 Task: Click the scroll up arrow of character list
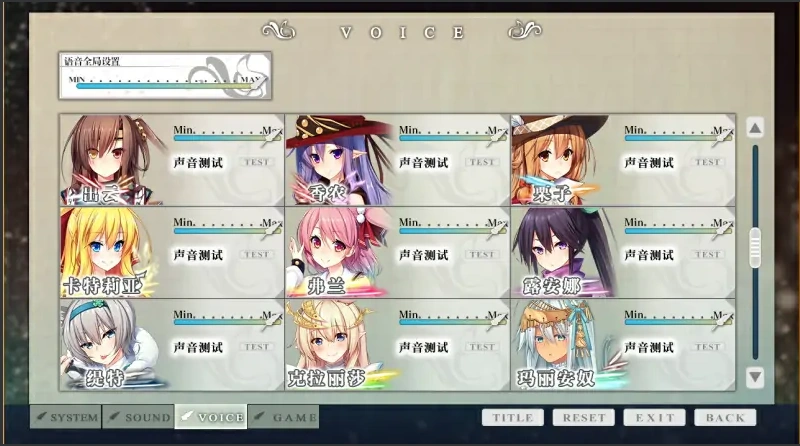coord(755,127)
